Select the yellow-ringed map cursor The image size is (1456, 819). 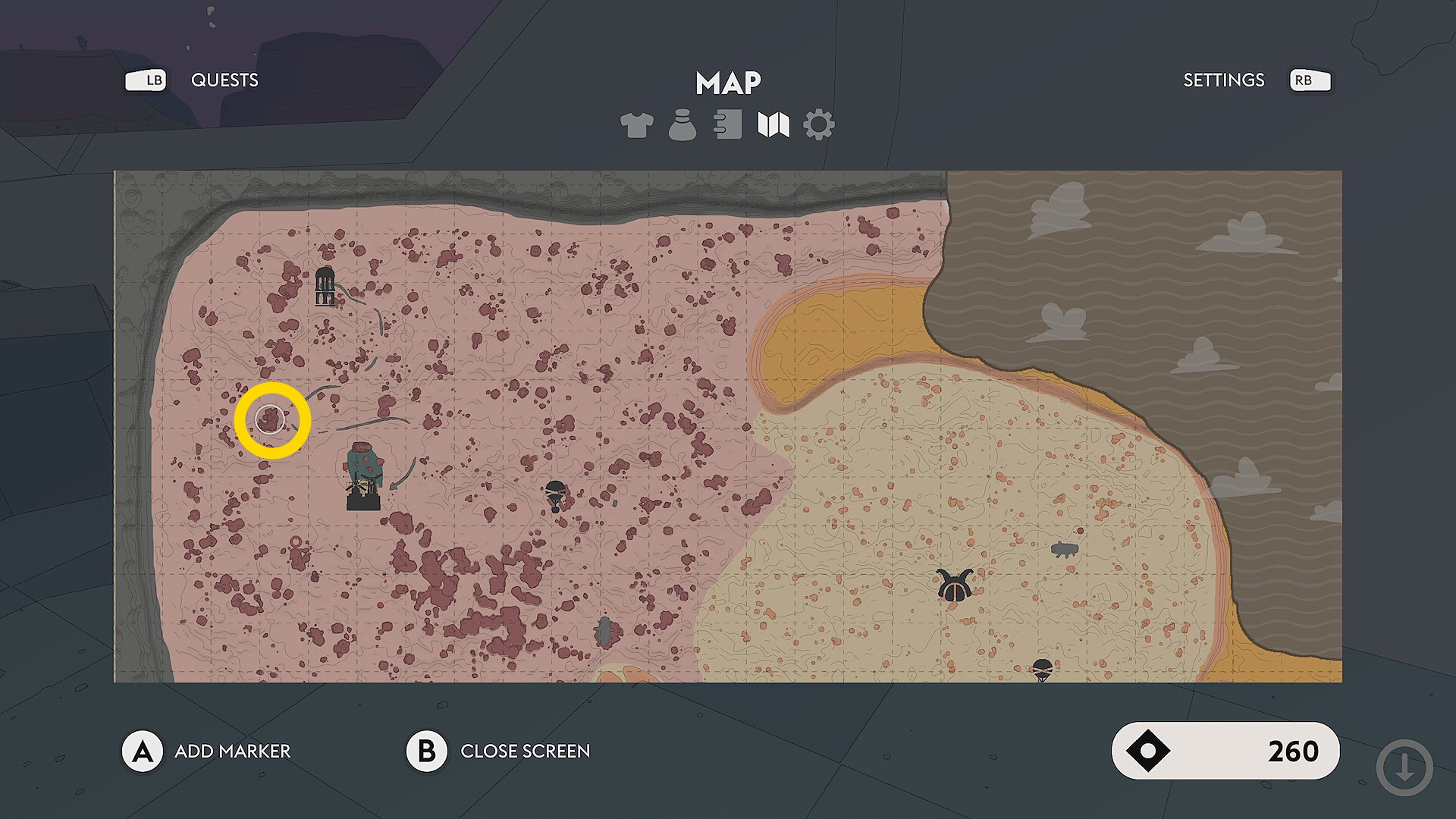tap(271, 420)
